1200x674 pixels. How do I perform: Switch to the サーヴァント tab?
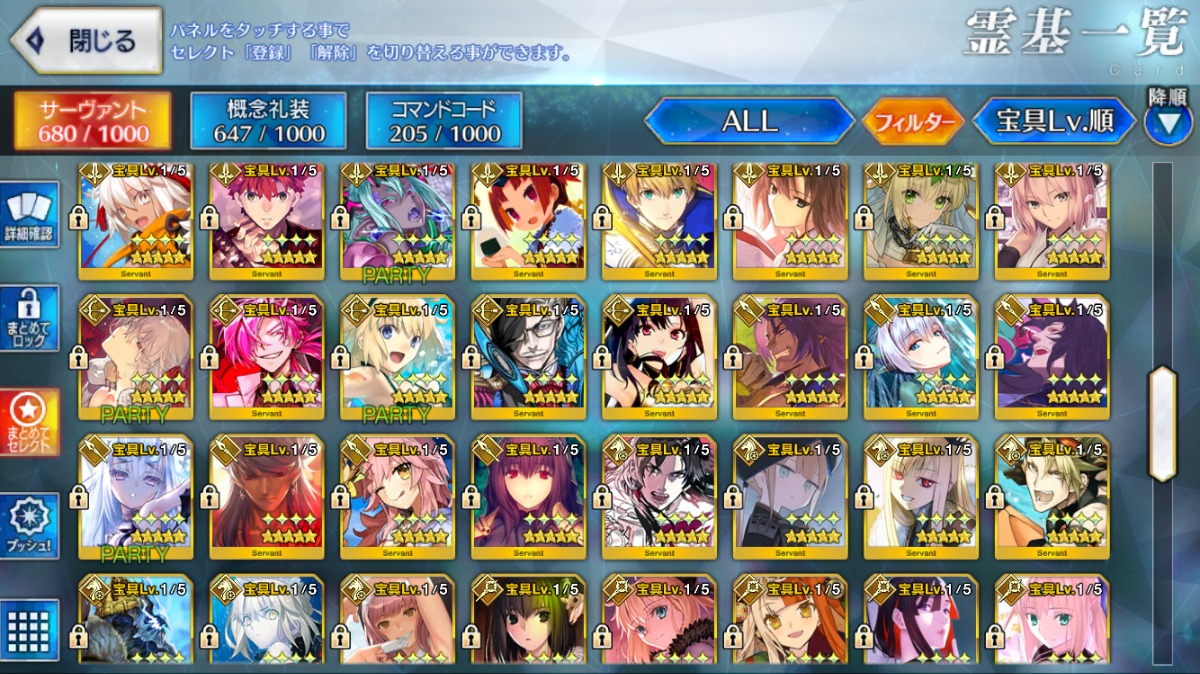click(92, 121)
